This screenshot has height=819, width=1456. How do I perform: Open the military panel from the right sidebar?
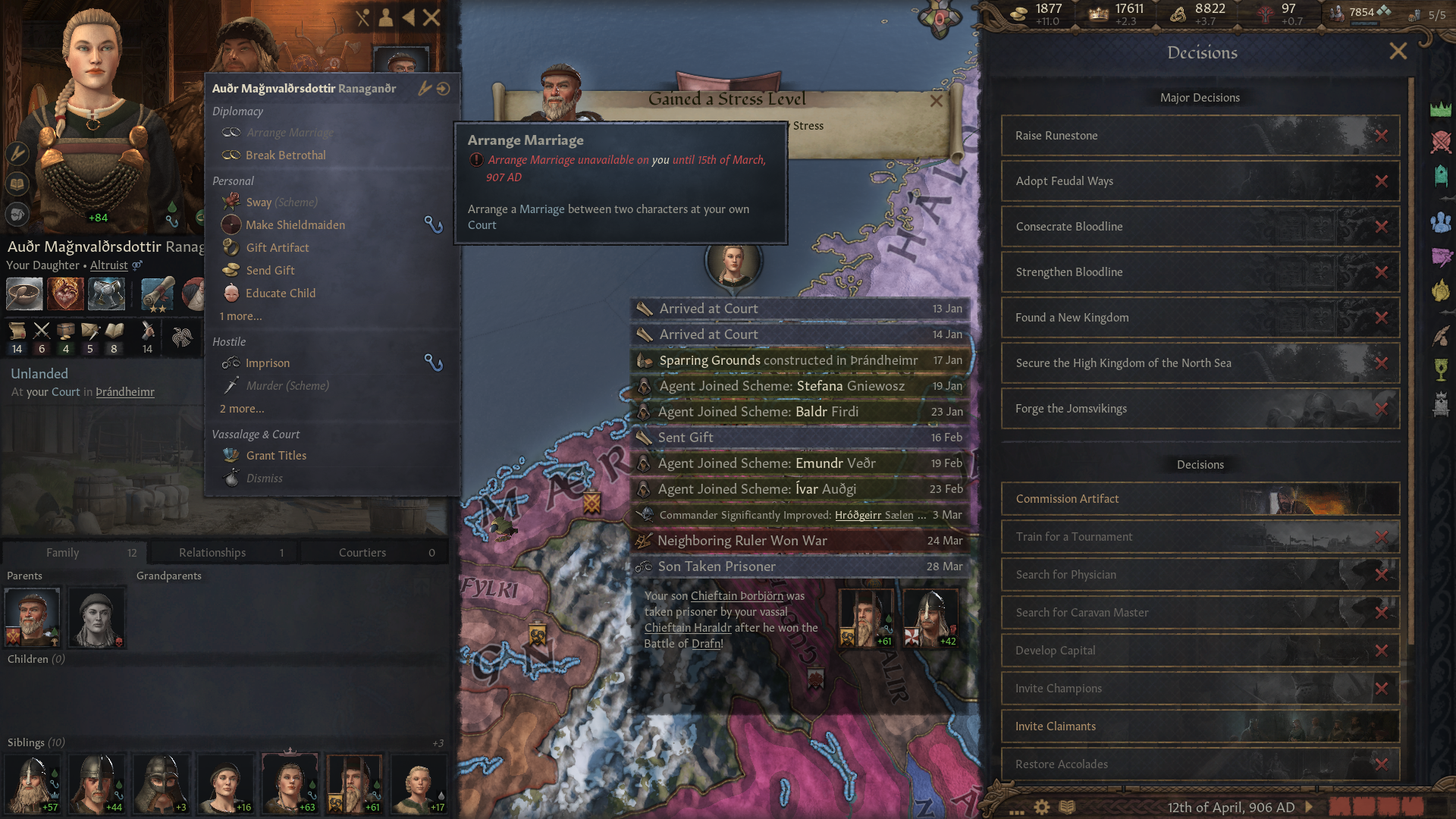[x=1441, y=142]
